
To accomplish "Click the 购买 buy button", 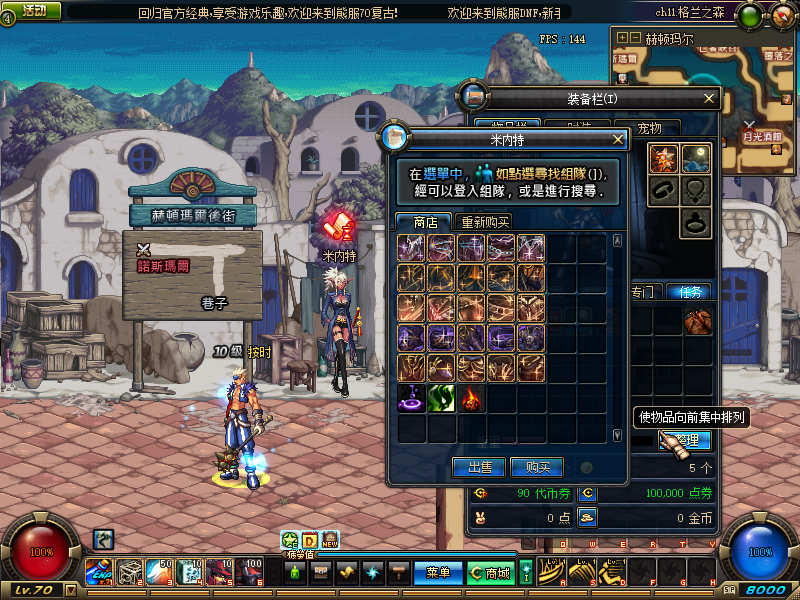I will 537,467.
